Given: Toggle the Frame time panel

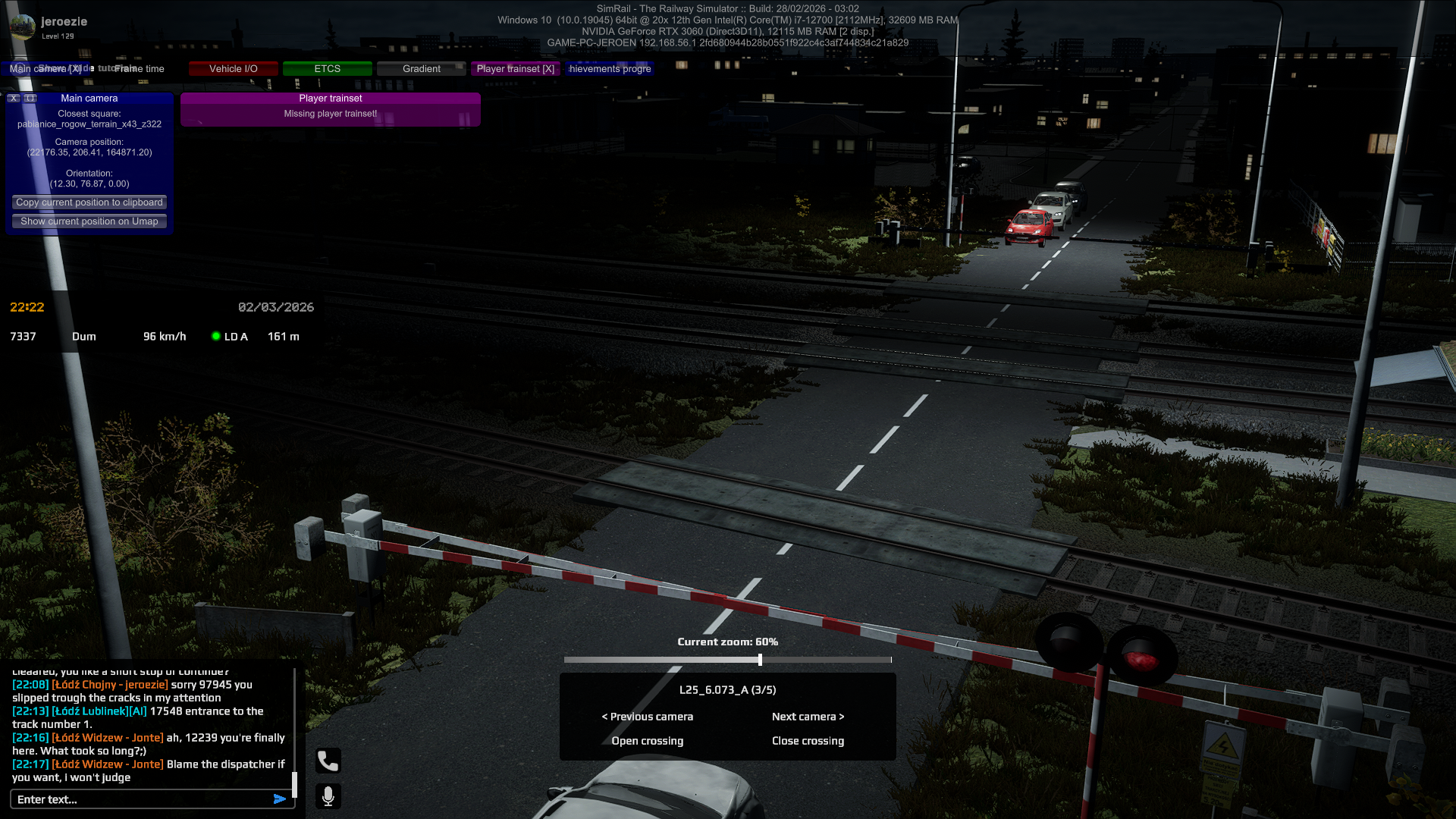Looking at the screenshot, I should [140, 69].
